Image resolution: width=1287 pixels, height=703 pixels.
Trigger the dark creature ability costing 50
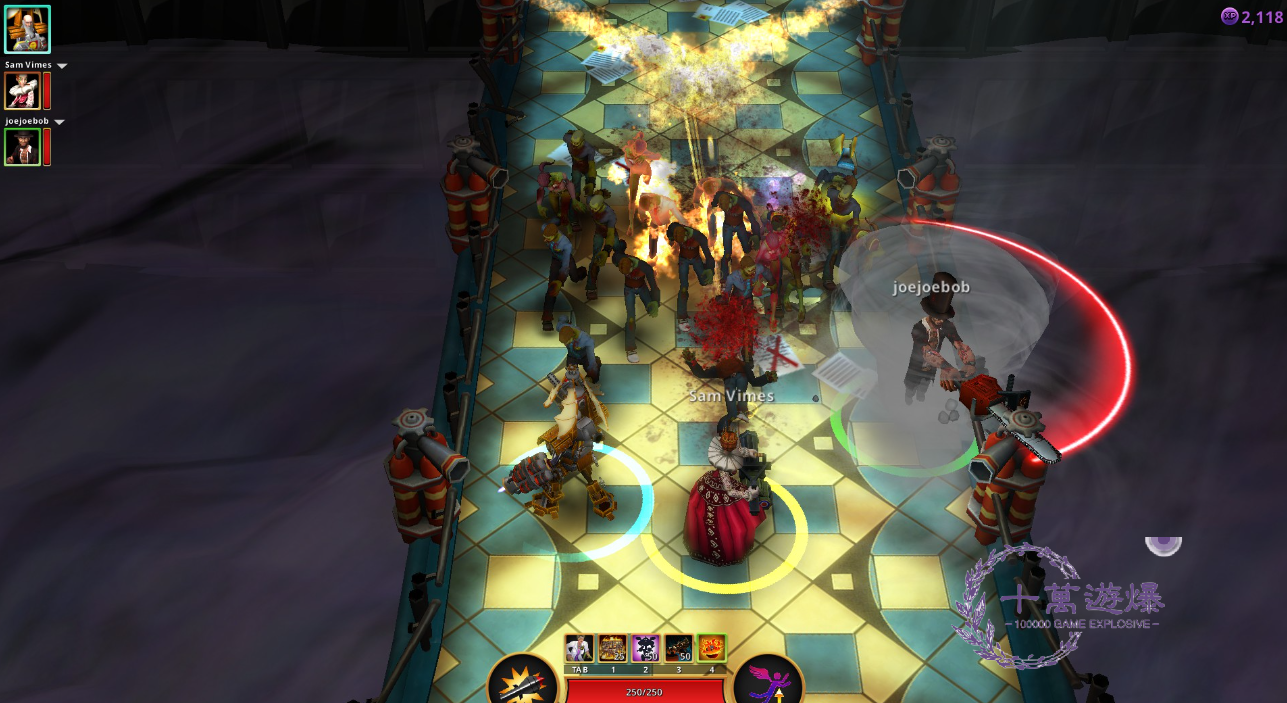678,648
